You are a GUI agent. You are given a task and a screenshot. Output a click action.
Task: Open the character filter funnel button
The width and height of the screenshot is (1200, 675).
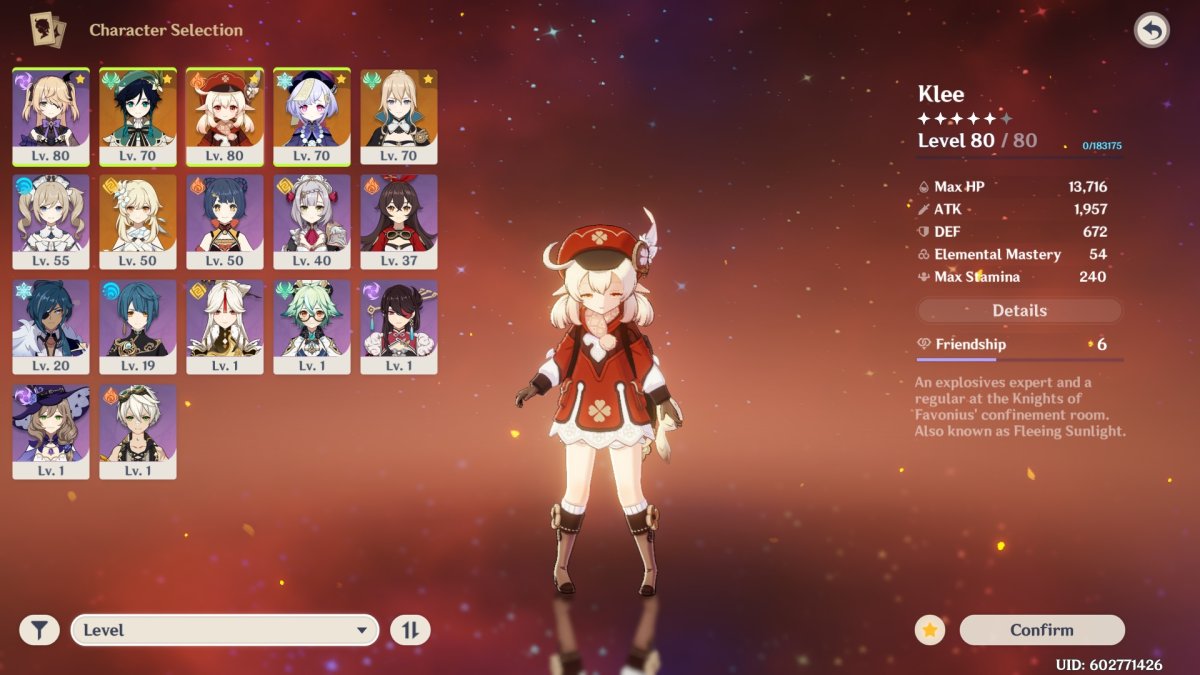39,630
